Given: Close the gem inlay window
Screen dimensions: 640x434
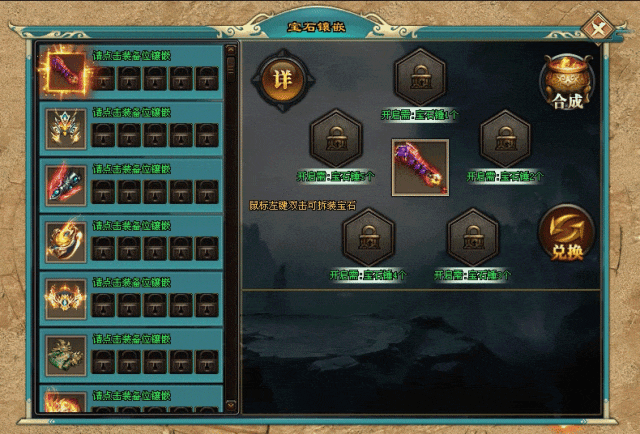Looking at the screenshot, I should (x=599, y=27).
